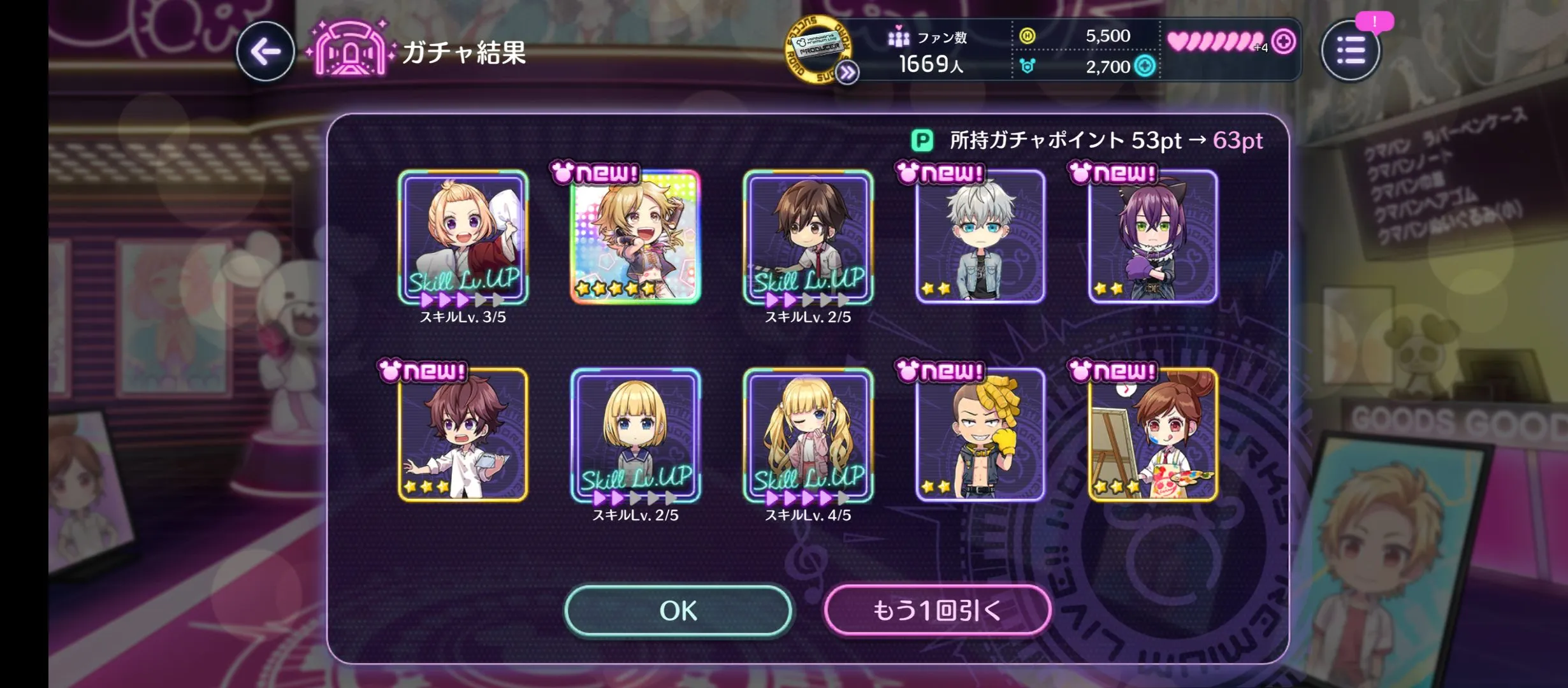Confirm results with the OK button
This screenshot has width=1568, height=688.
[678, 610]
